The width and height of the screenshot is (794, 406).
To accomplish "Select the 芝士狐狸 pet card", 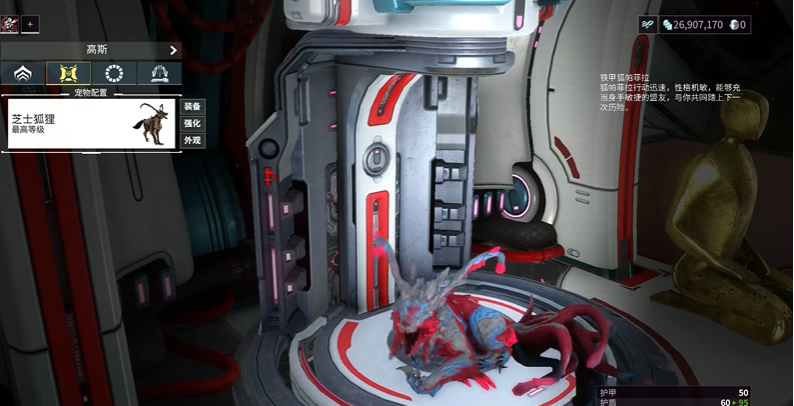I will 90,123.
